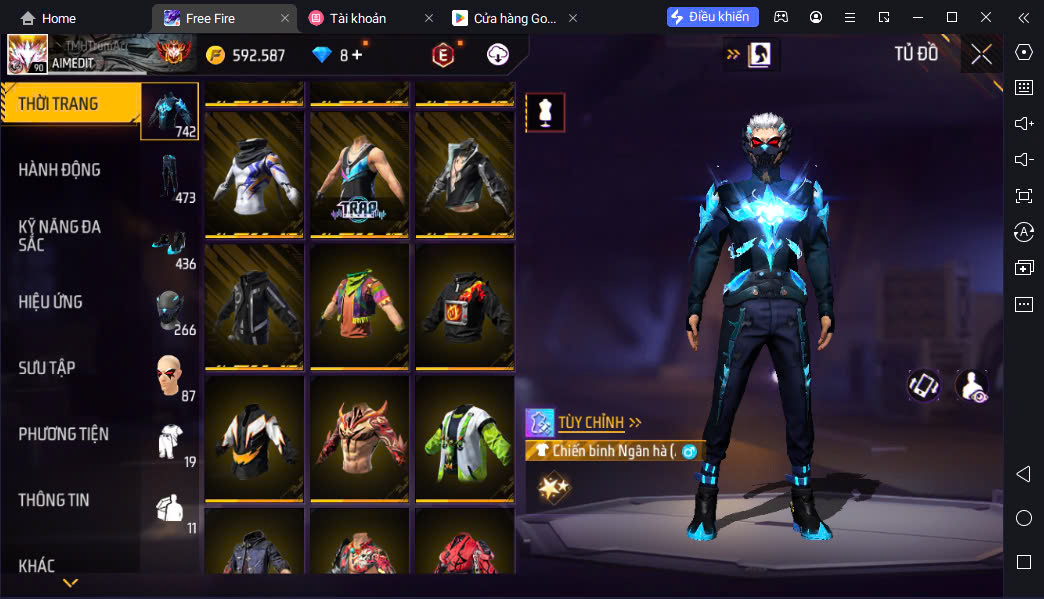Toggle the character visibility eye icon
Viewport: 1044px width, 599px height.
tap(971, 385)
